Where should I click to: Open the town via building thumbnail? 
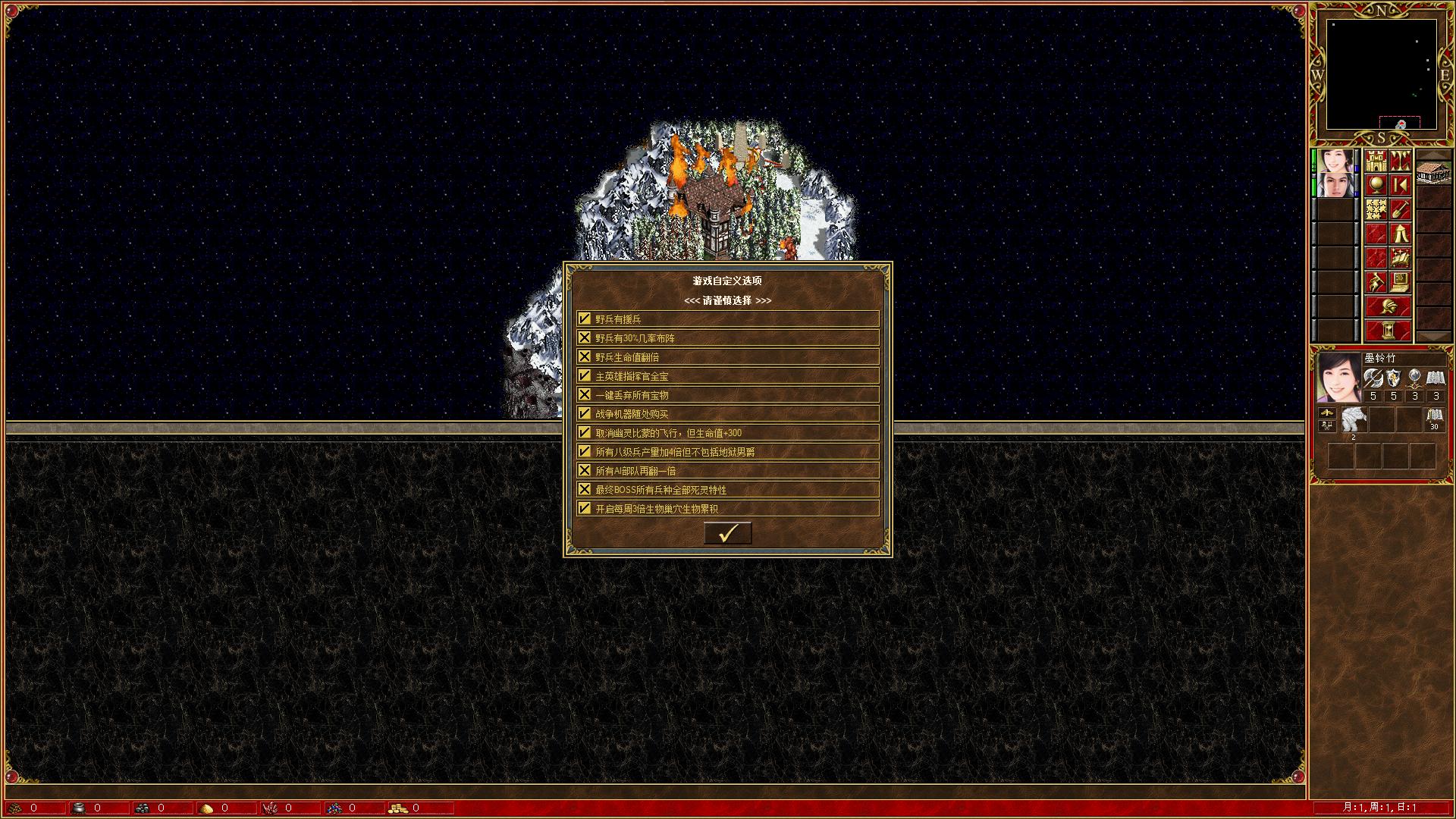1434,171
